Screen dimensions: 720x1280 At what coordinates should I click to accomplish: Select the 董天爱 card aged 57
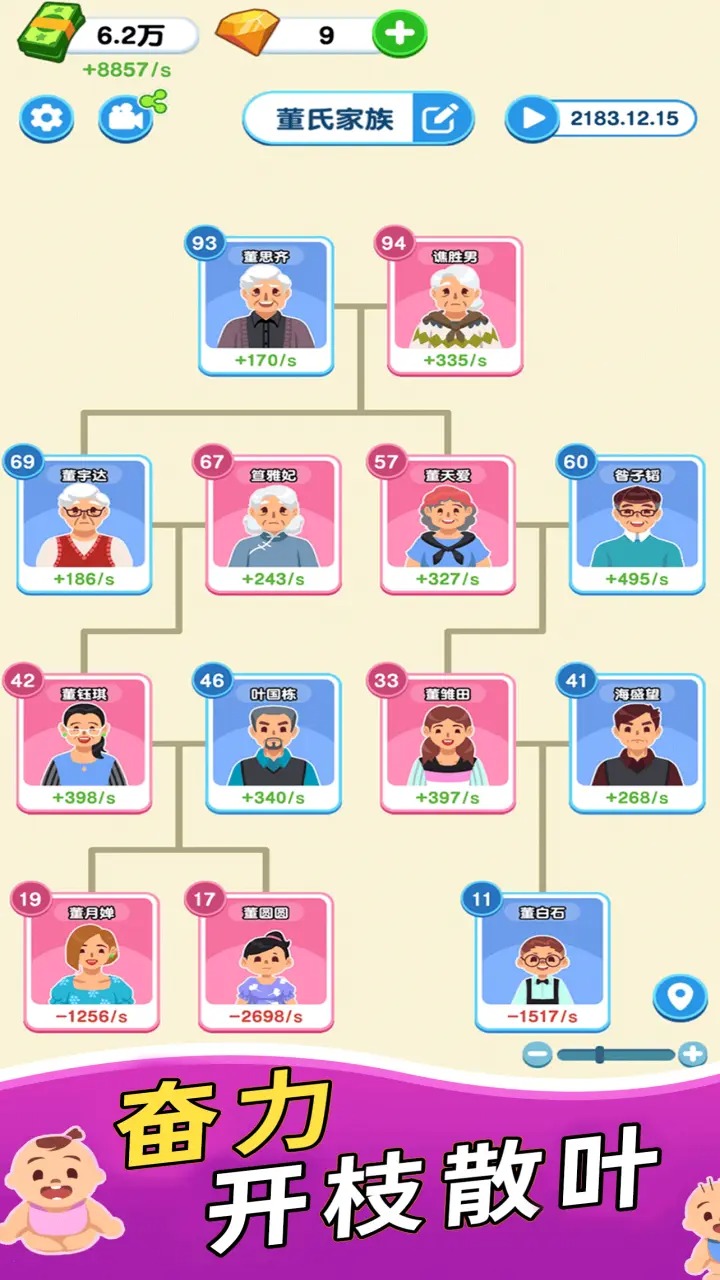tap(448, 525)
